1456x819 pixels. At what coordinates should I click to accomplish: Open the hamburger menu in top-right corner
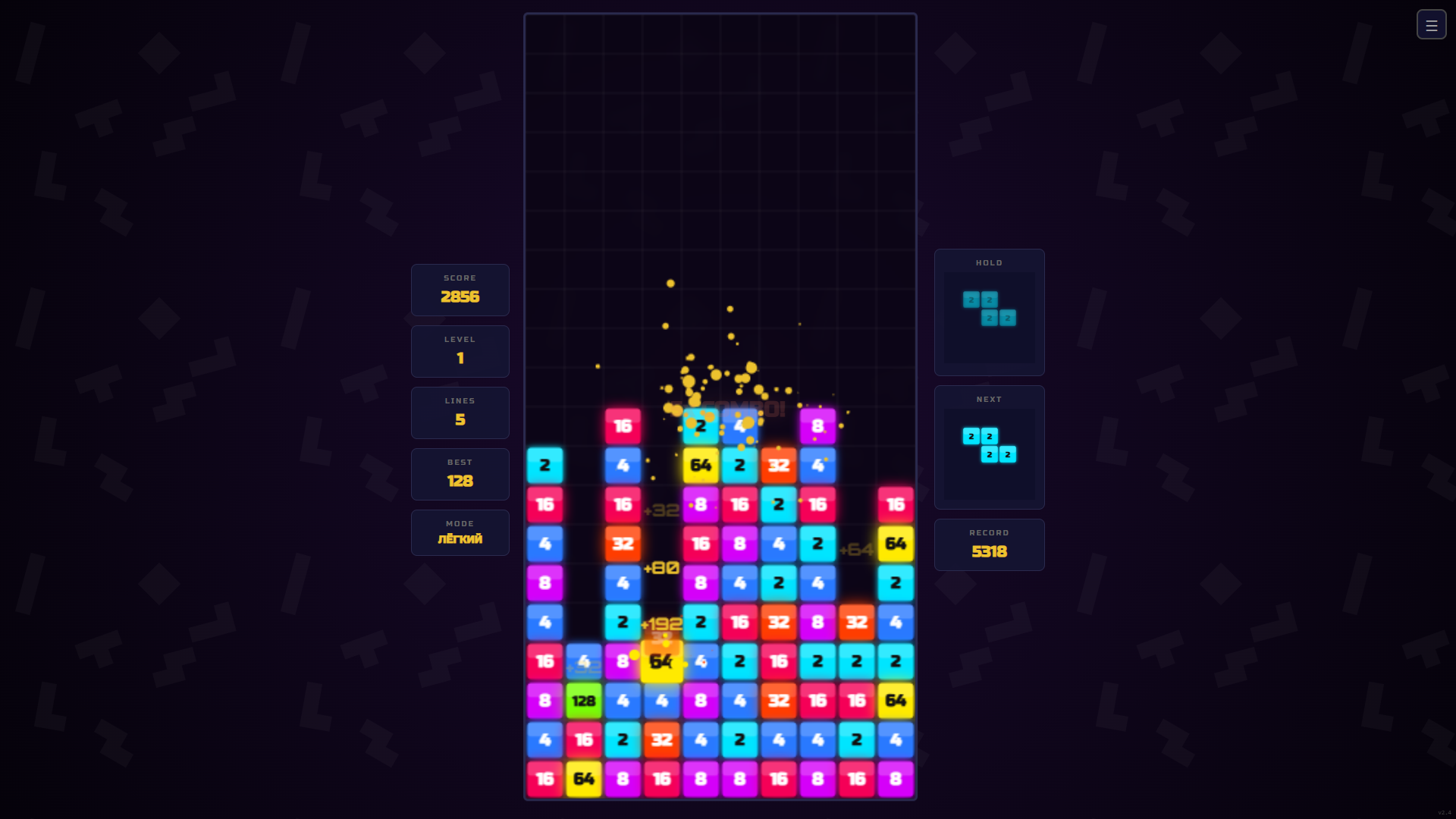click(x=1432, y=24)
